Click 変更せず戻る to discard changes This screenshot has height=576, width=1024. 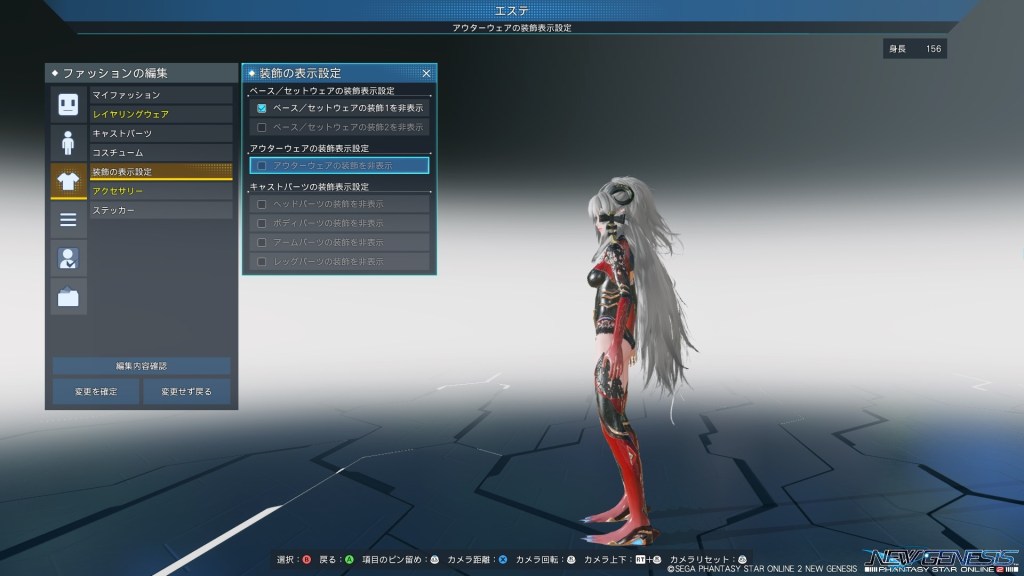point(186,391)
